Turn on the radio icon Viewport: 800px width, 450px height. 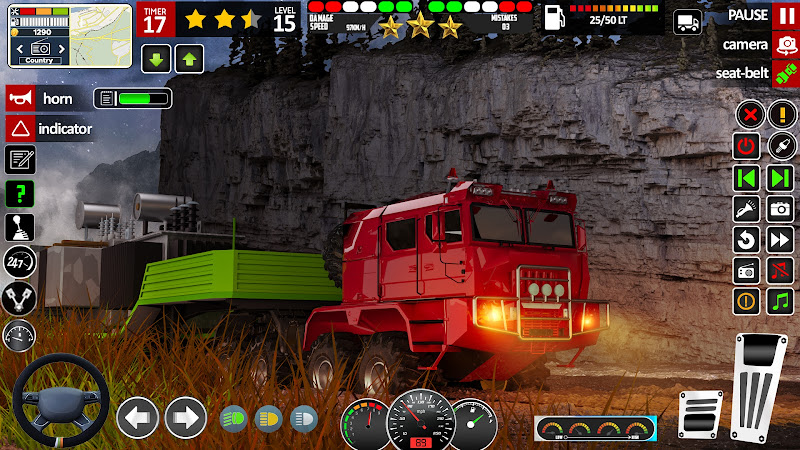click(x=746, y=270)
